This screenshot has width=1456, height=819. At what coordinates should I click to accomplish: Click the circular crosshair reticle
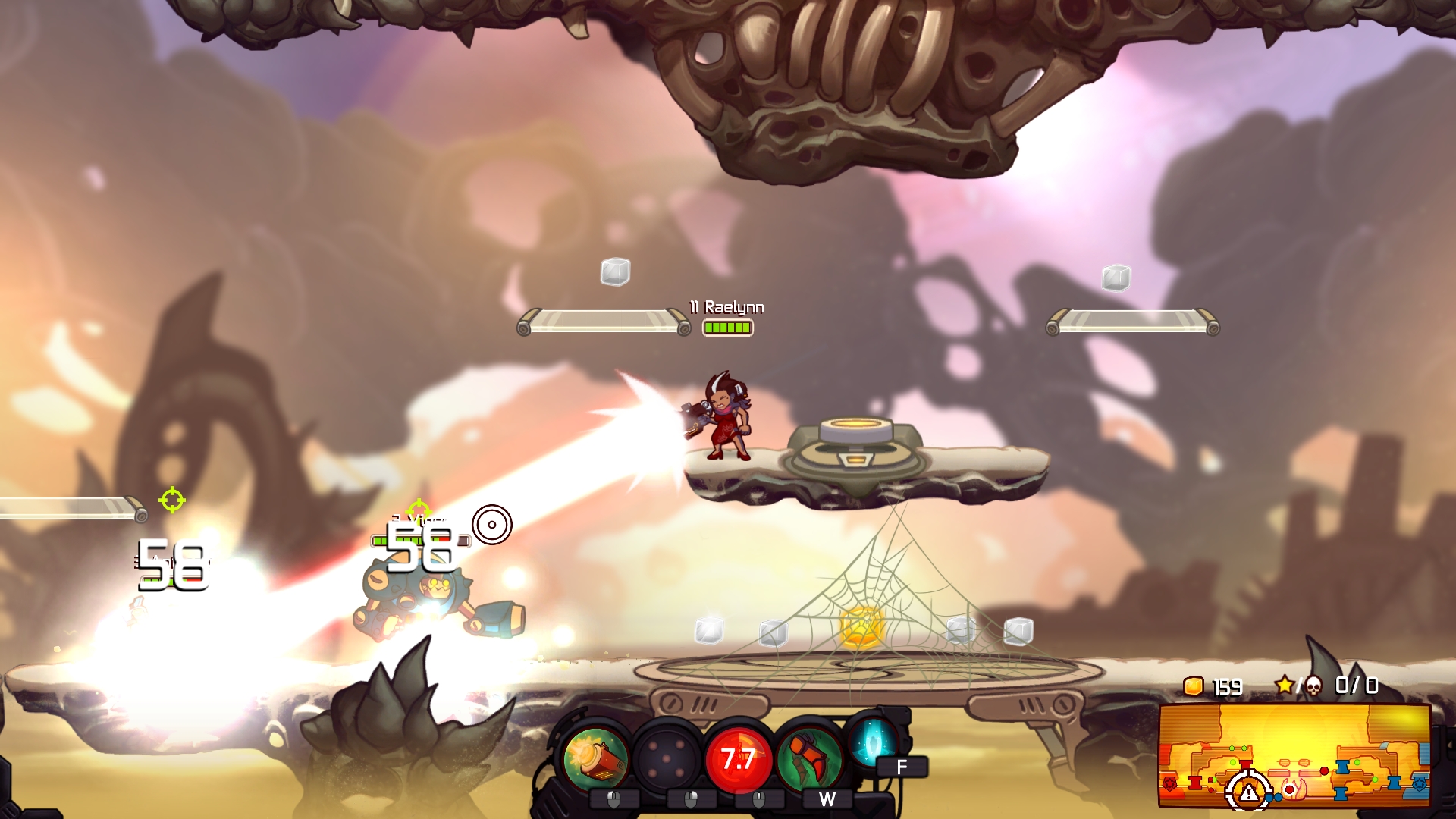click(x=494, y=525)
